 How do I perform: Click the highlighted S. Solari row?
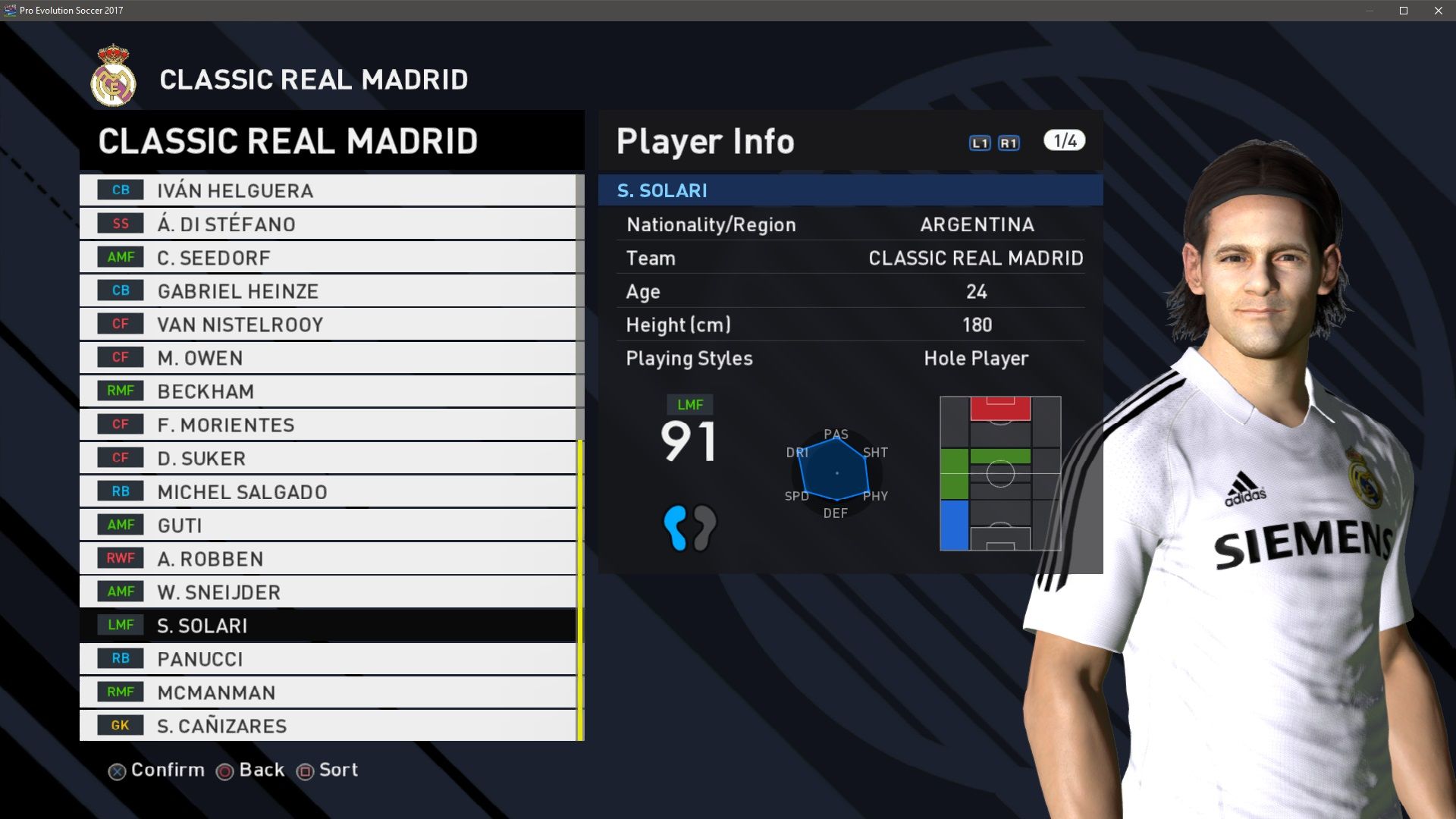(x=328, y=625)
